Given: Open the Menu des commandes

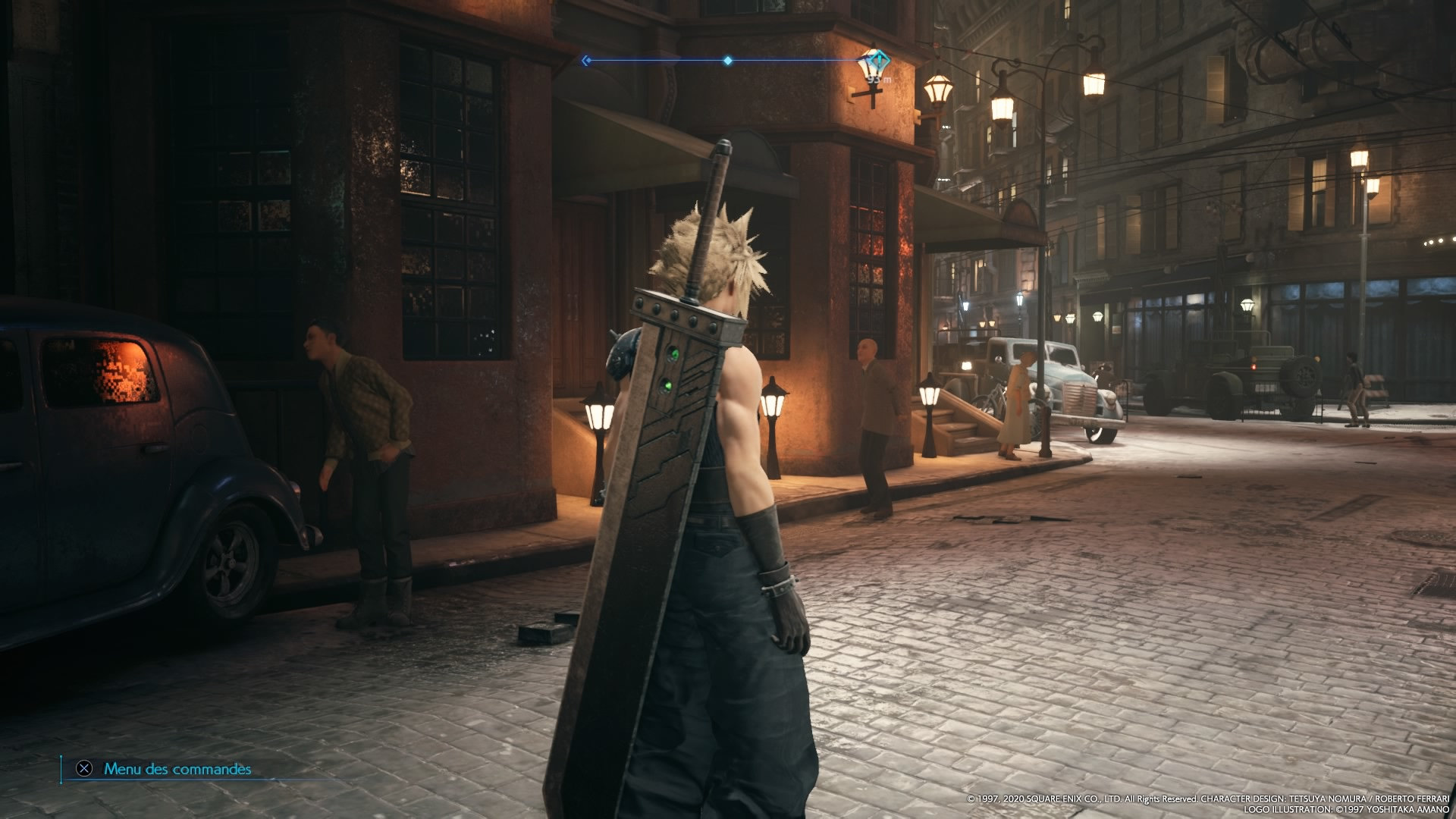Looking at the screenshot, I should click(x=165, y=769).
